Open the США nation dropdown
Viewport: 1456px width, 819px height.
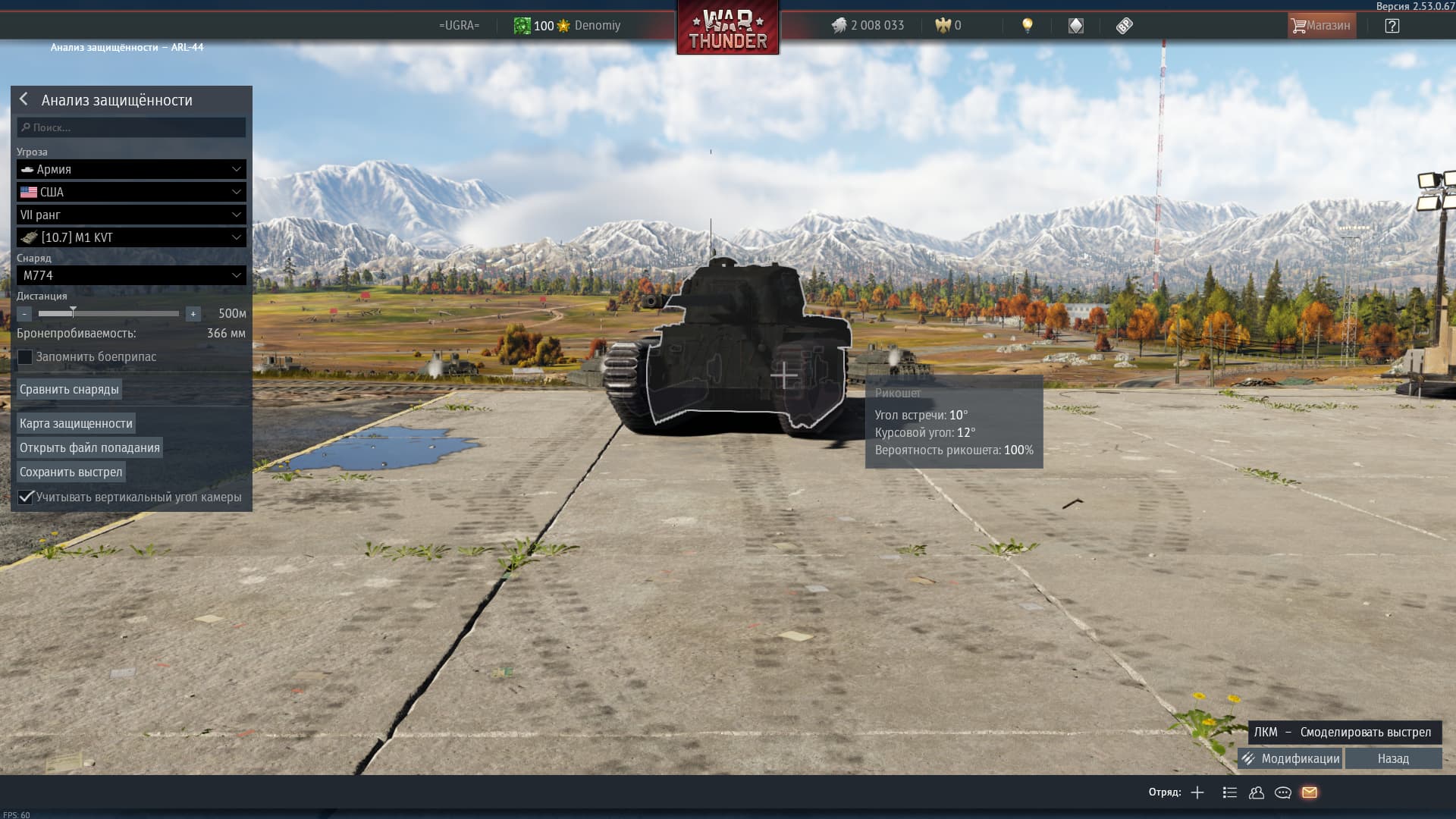click(131, 192)
